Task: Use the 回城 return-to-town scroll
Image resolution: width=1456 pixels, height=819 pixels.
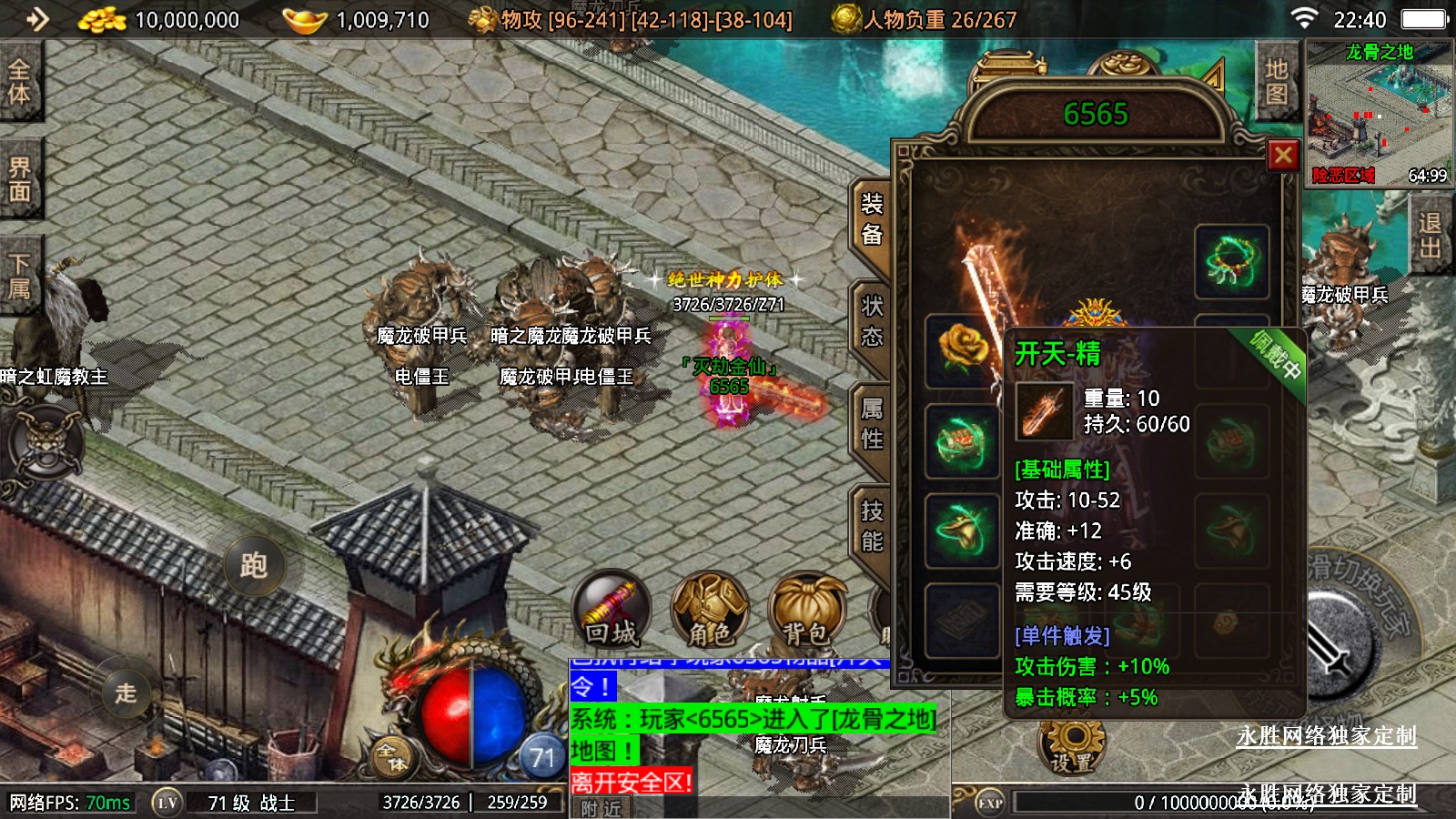Action: [x=612, y=608]
